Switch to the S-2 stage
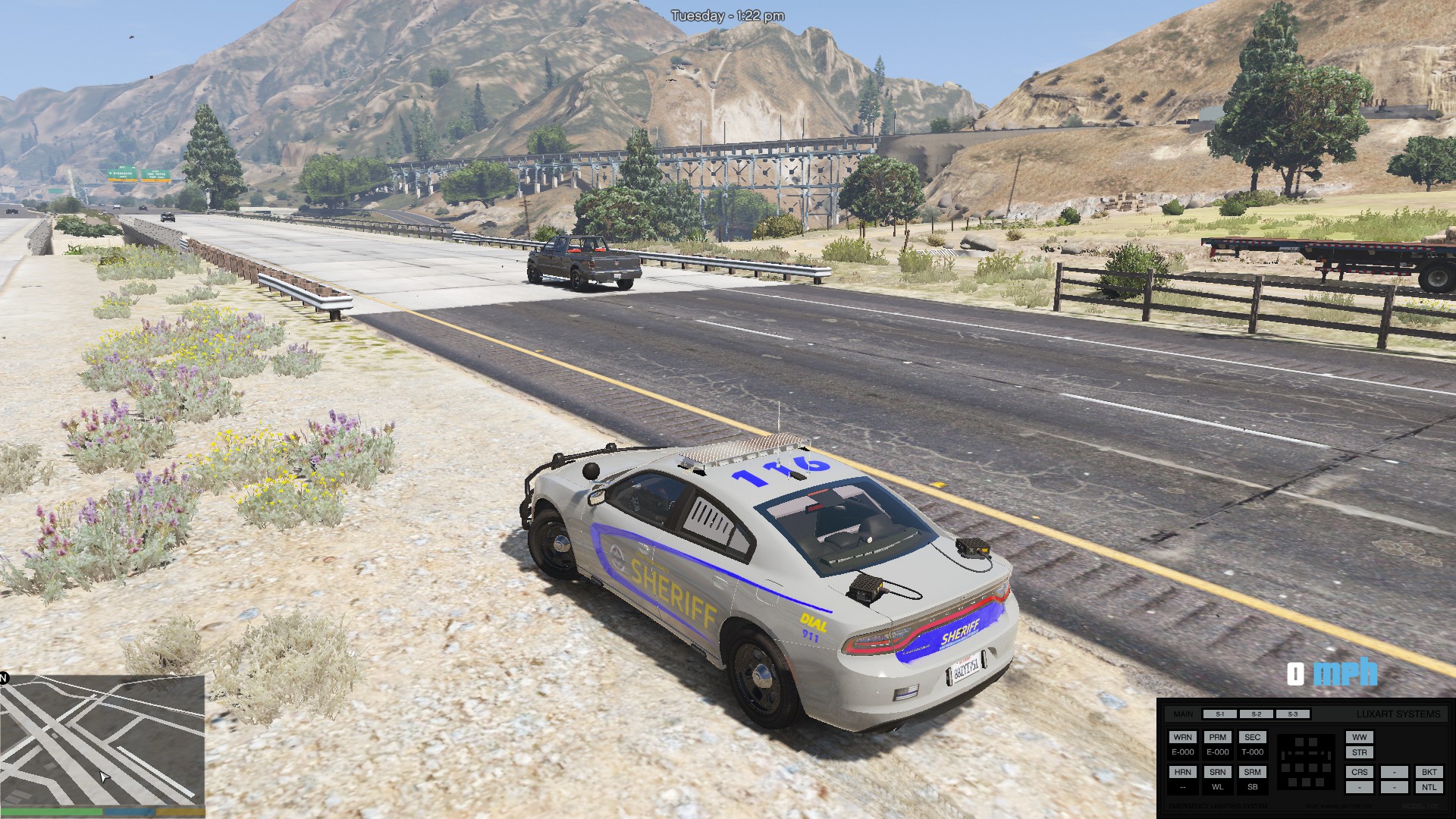Screen dimensions: 1456x819 tap(1256, 714)
